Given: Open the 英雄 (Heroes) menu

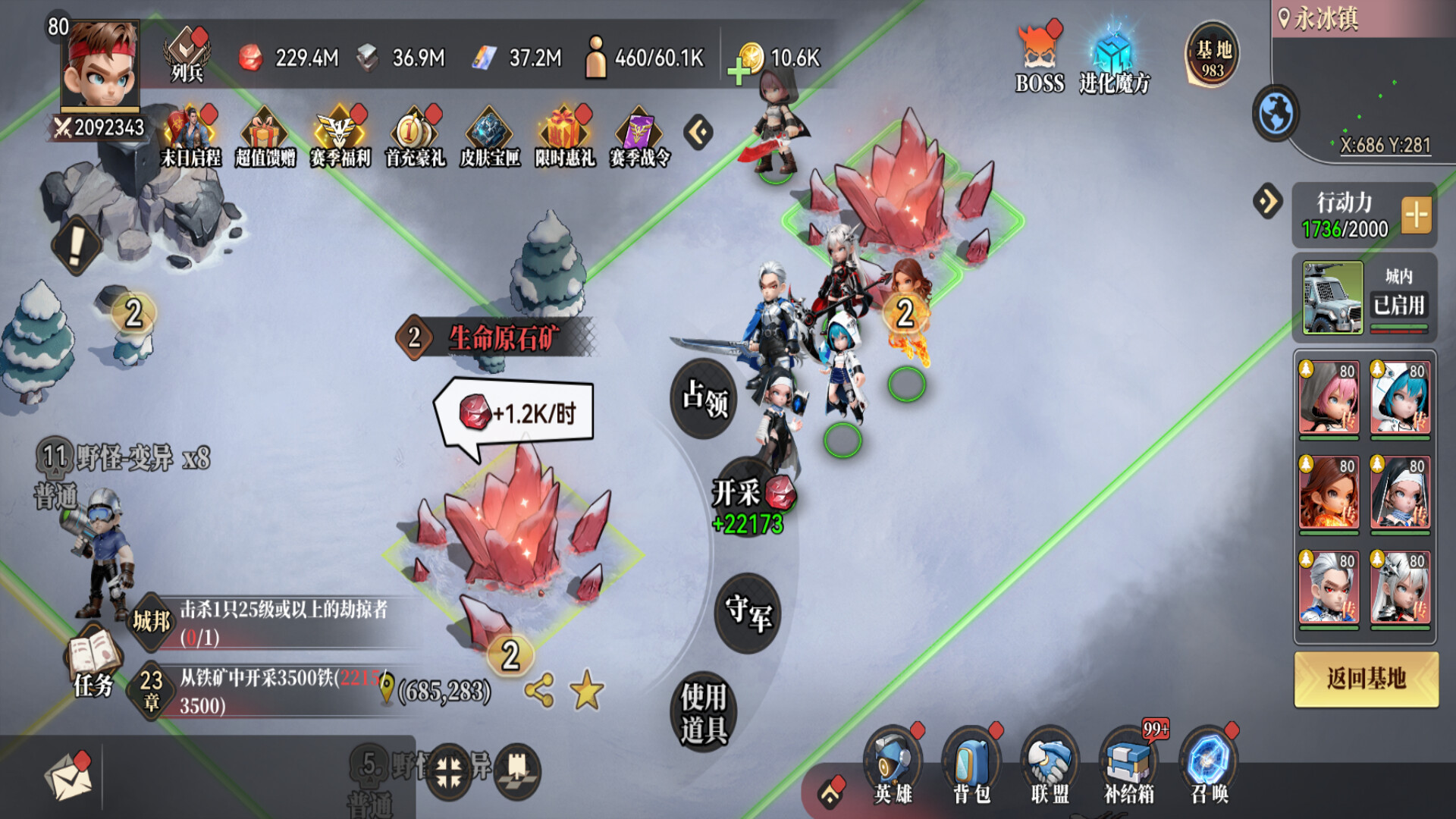Looking at the screenshot, I should pyautogui.click(x=893, y=766).
